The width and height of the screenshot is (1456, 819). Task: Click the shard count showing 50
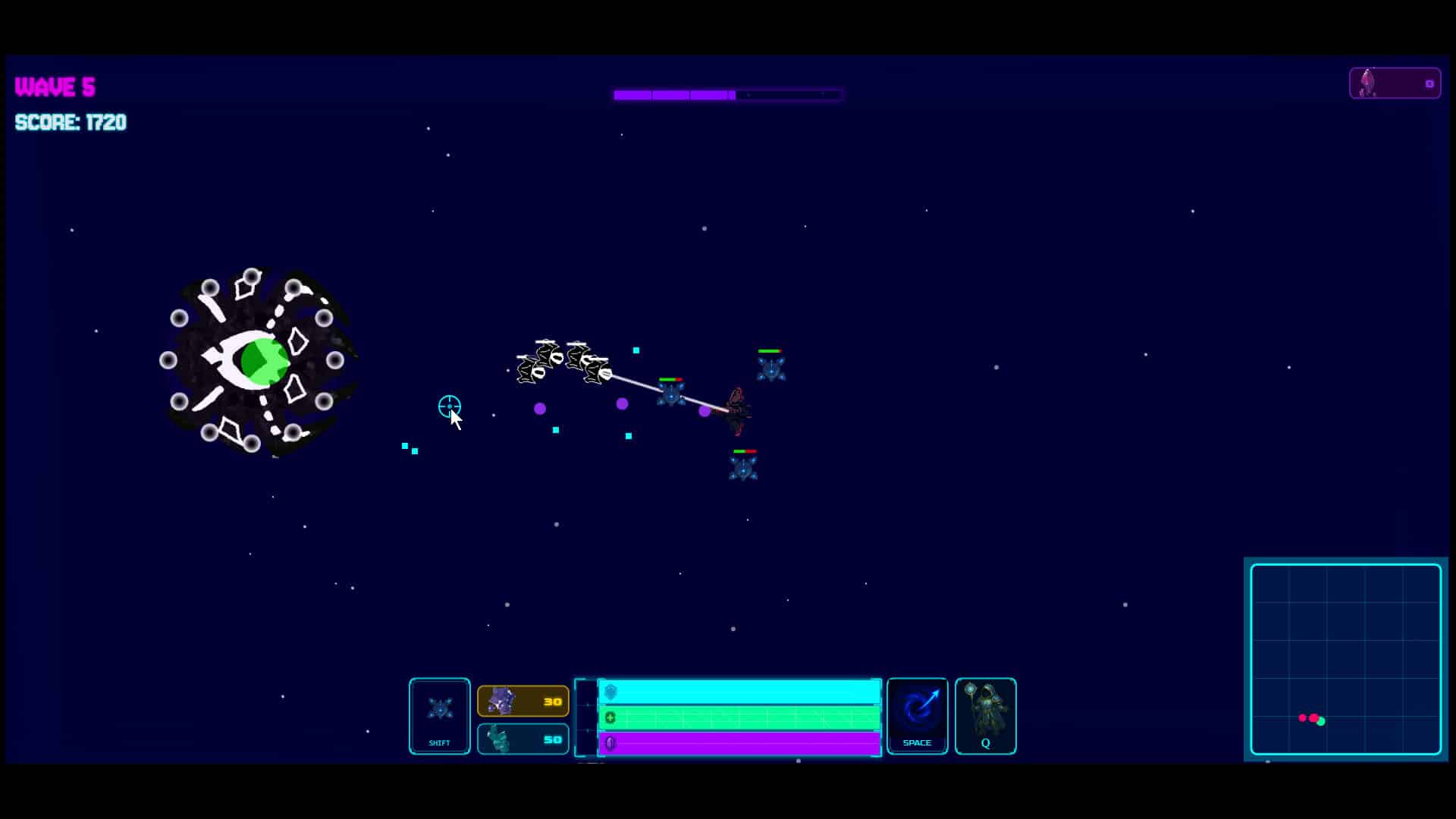[x=551, y=739]
